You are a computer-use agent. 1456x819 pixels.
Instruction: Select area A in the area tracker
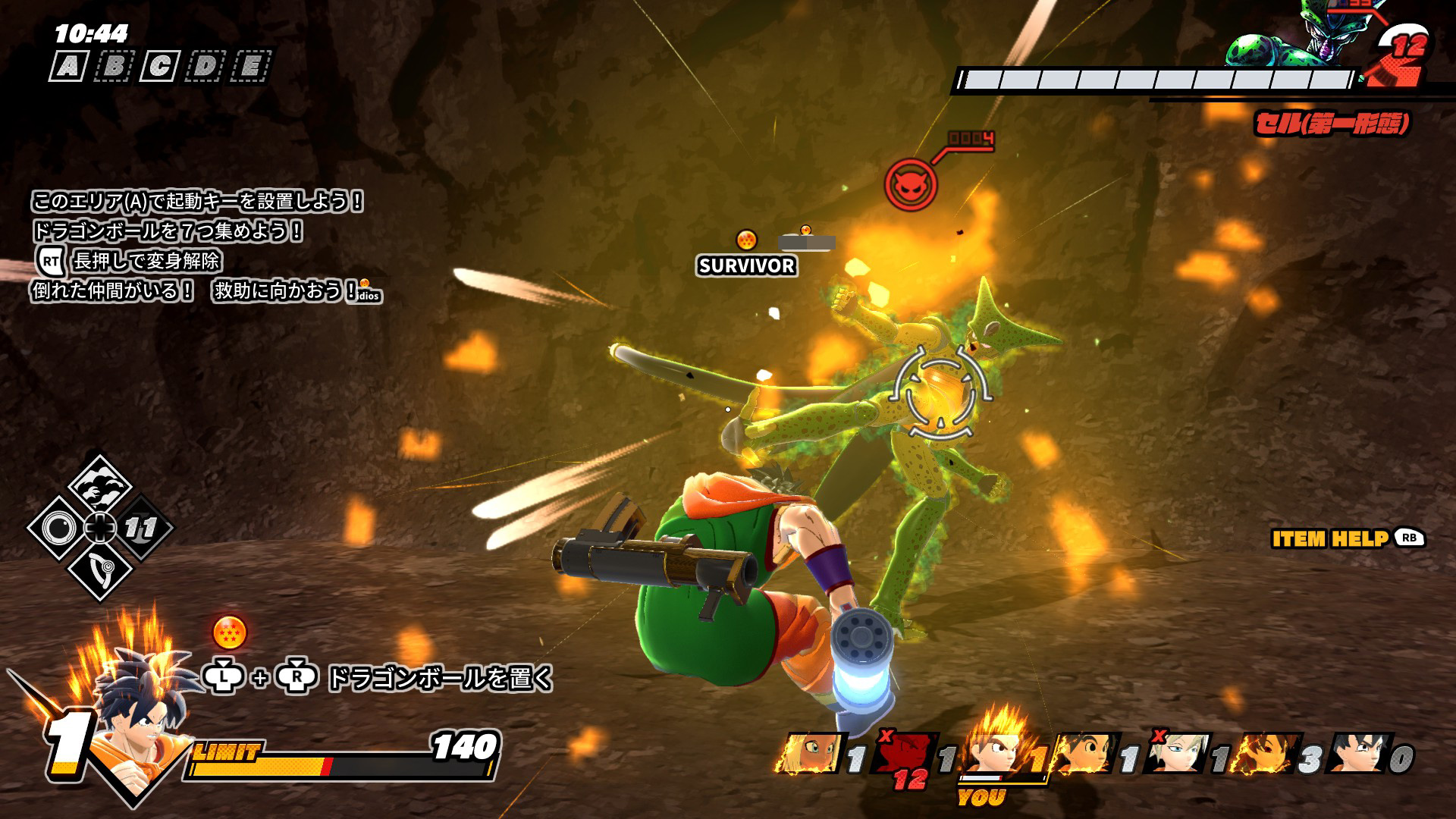(68, 67)
